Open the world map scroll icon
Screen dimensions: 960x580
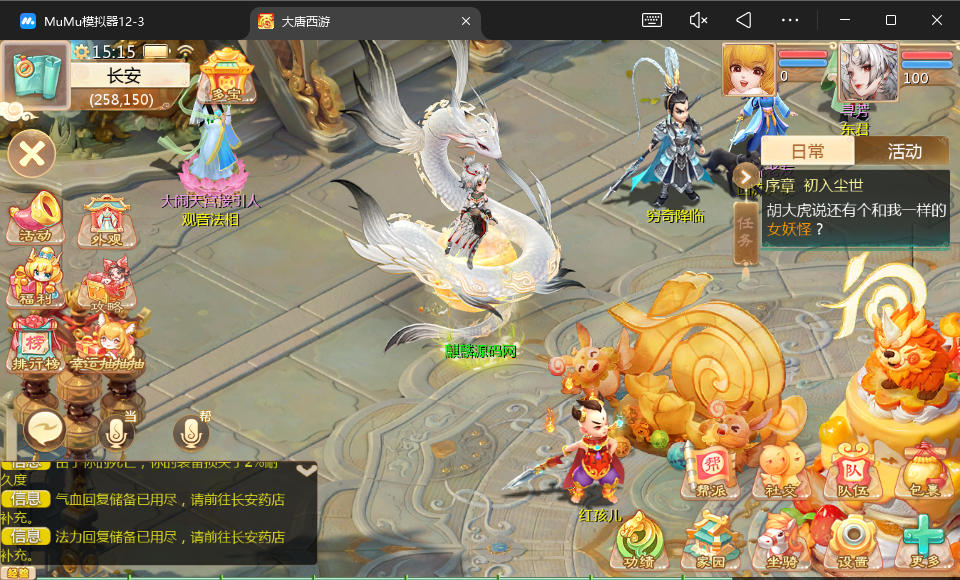(x=34, y=73)
